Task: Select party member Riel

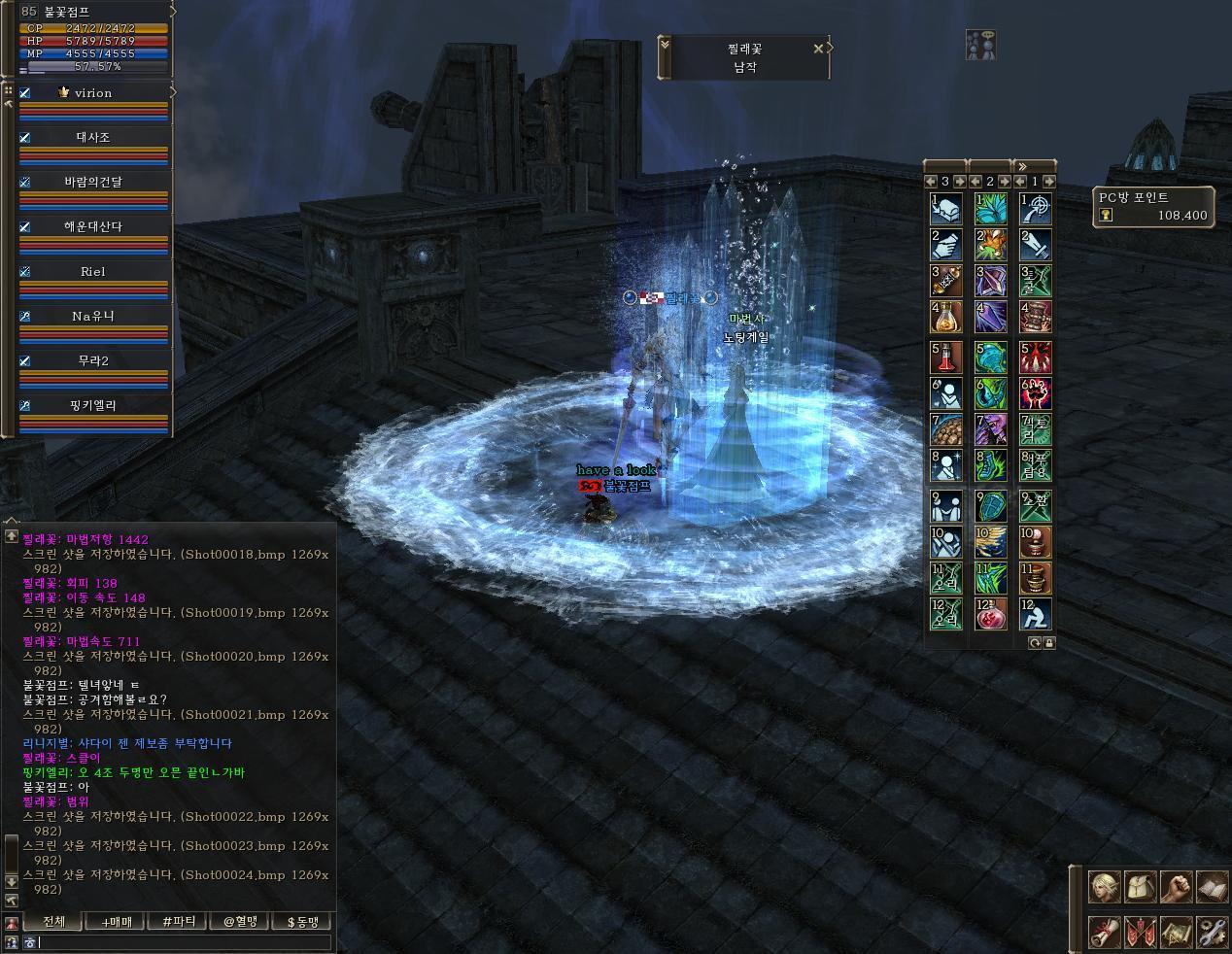Action: [x=93, y=272]
